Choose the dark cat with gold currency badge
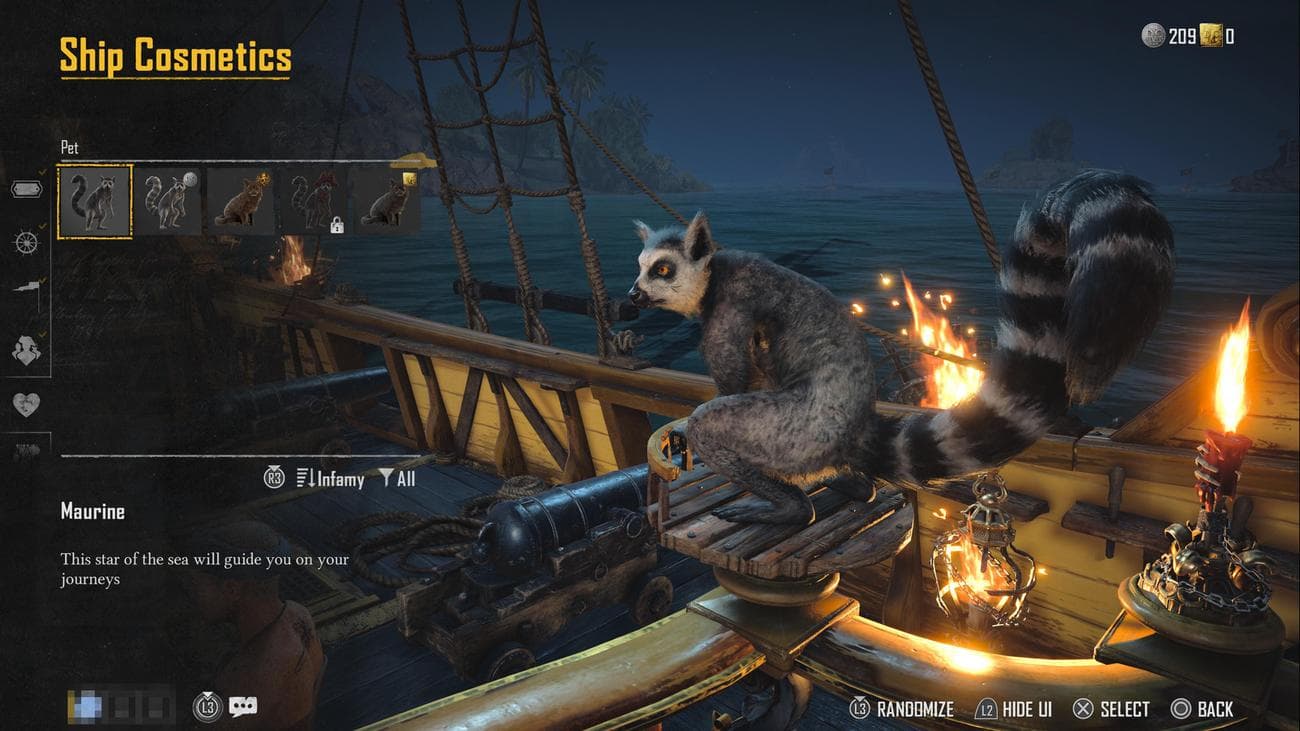The height and width of the screenshot is (731, 1300). [x=386, y=201]
